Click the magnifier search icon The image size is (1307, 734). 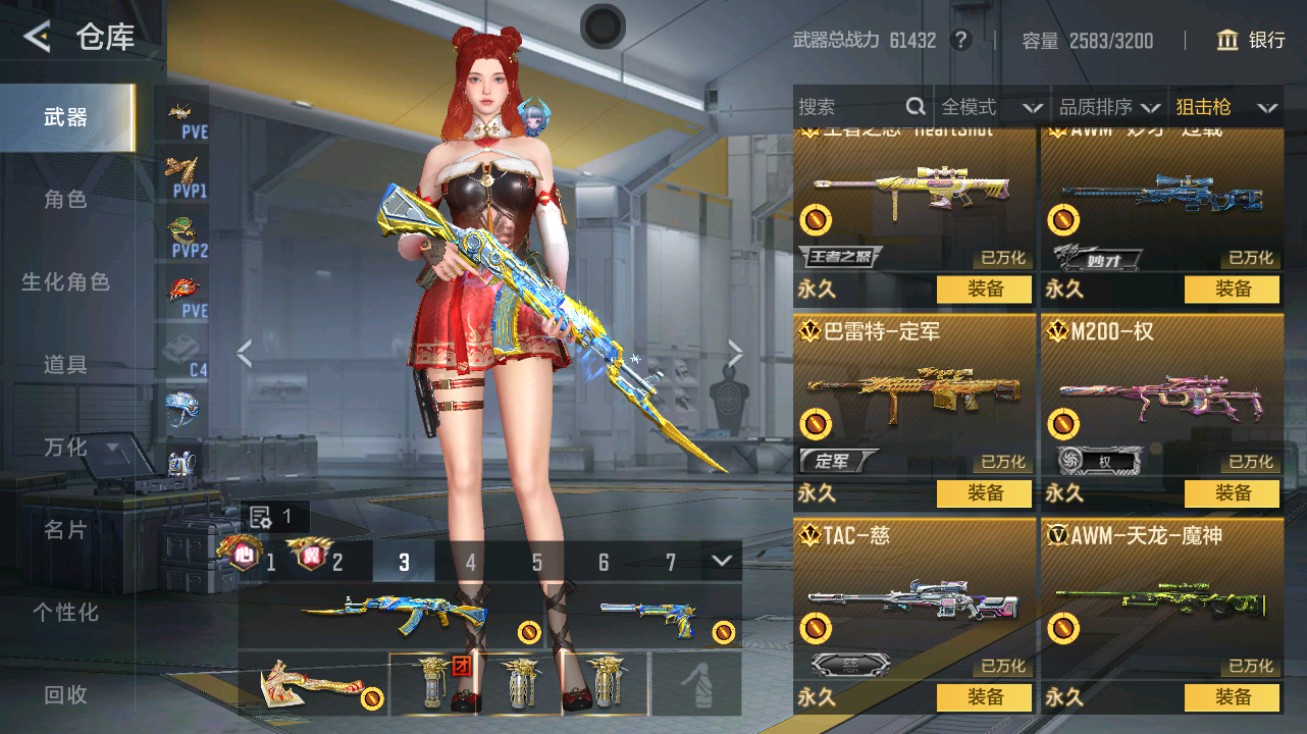(914, 106)
